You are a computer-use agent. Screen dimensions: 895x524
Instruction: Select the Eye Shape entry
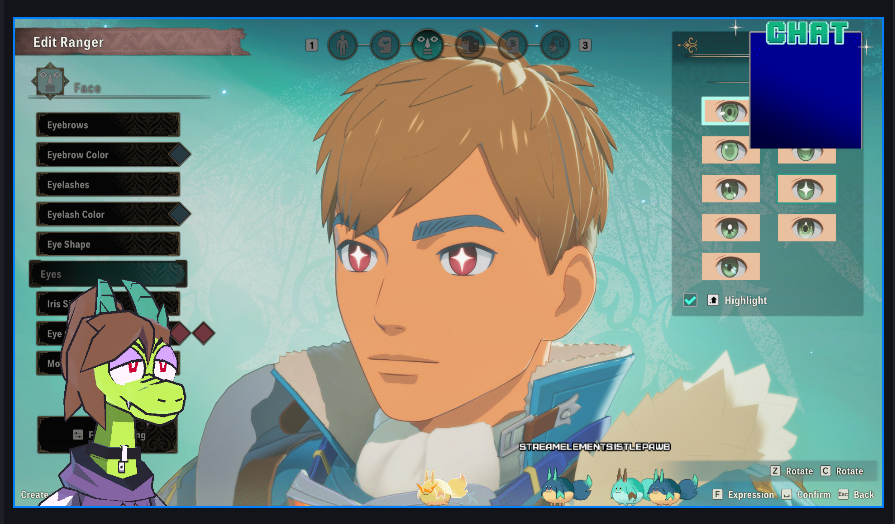coord(108,244)
